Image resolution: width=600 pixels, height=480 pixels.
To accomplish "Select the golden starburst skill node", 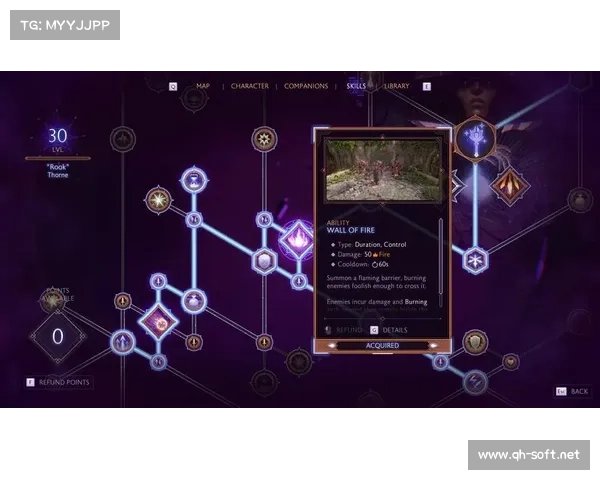I will click(x=158, y=200).
